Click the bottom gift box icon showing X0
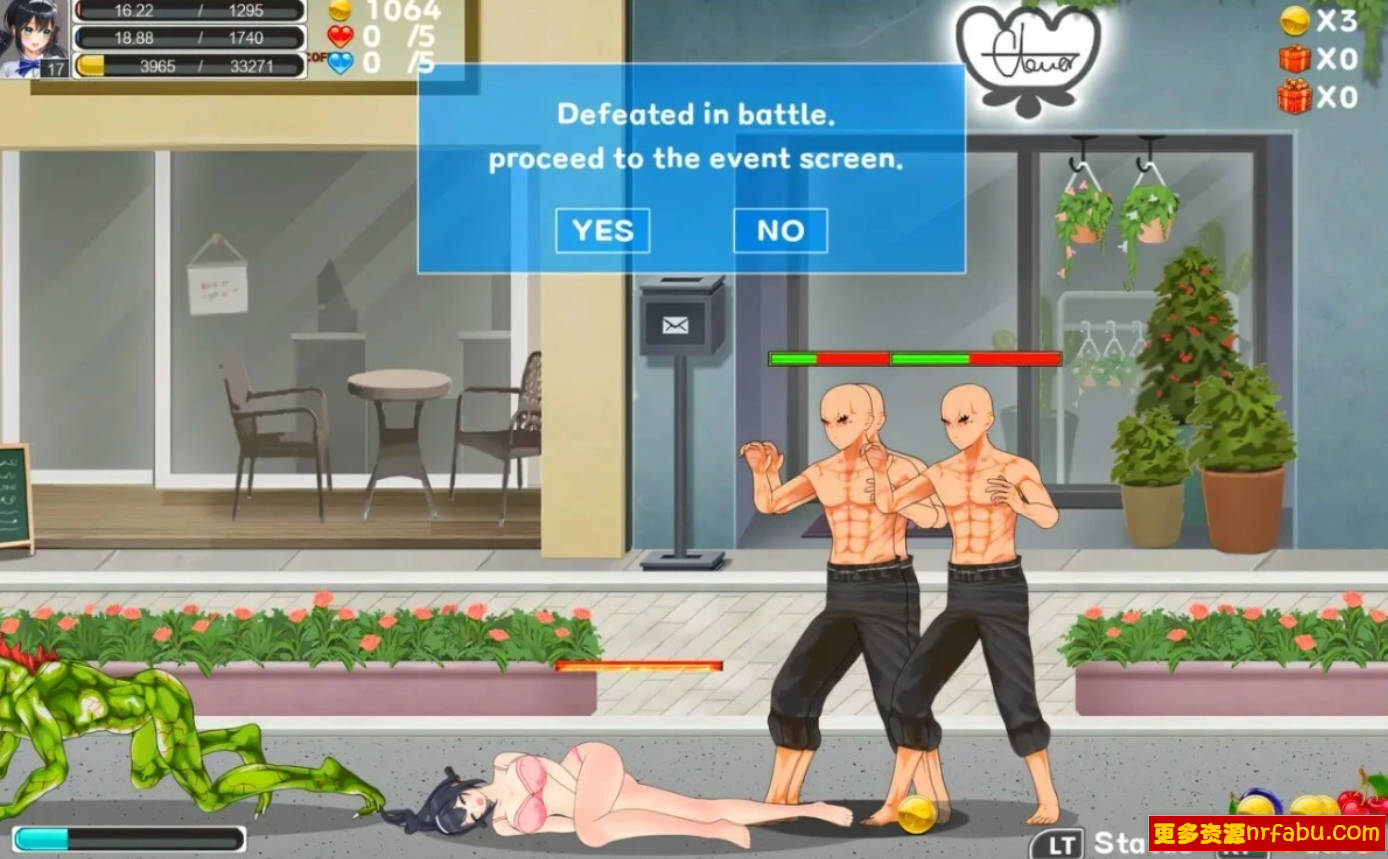The image size is (1388, 859). pyautogui.click(x=1292, y=95)
